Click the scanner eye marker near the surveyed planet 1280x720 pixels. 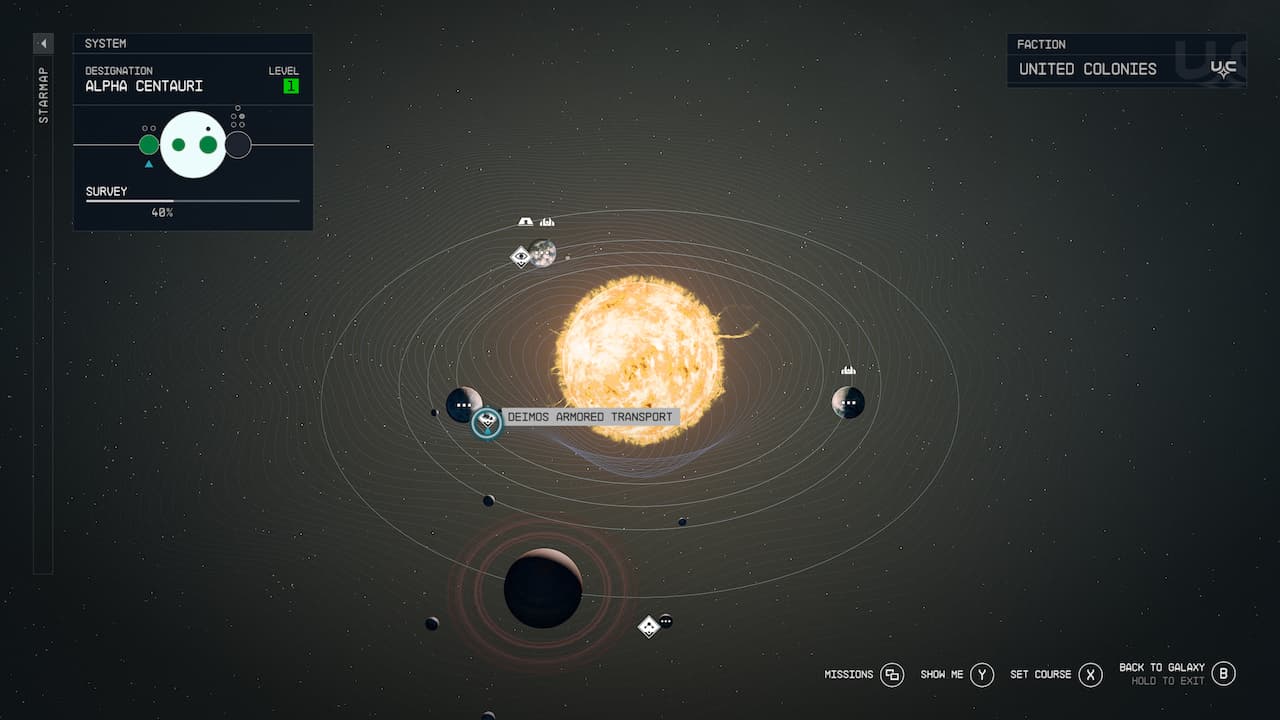[521, 255]
